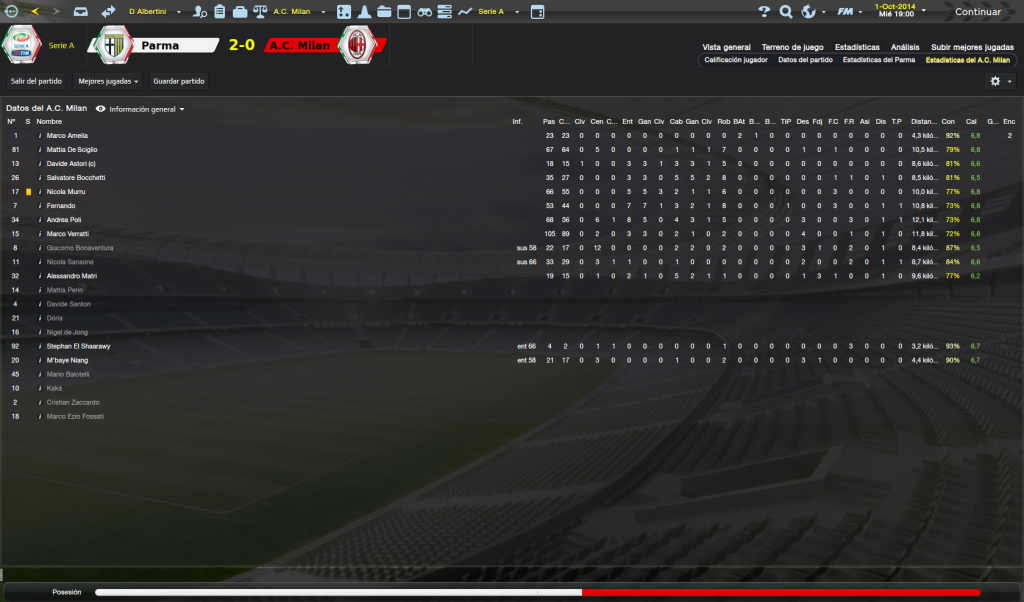The height and width of the screenshot is (602, 1024).
Task: Select the Estadísticas tab
Action: click(857, 47)
